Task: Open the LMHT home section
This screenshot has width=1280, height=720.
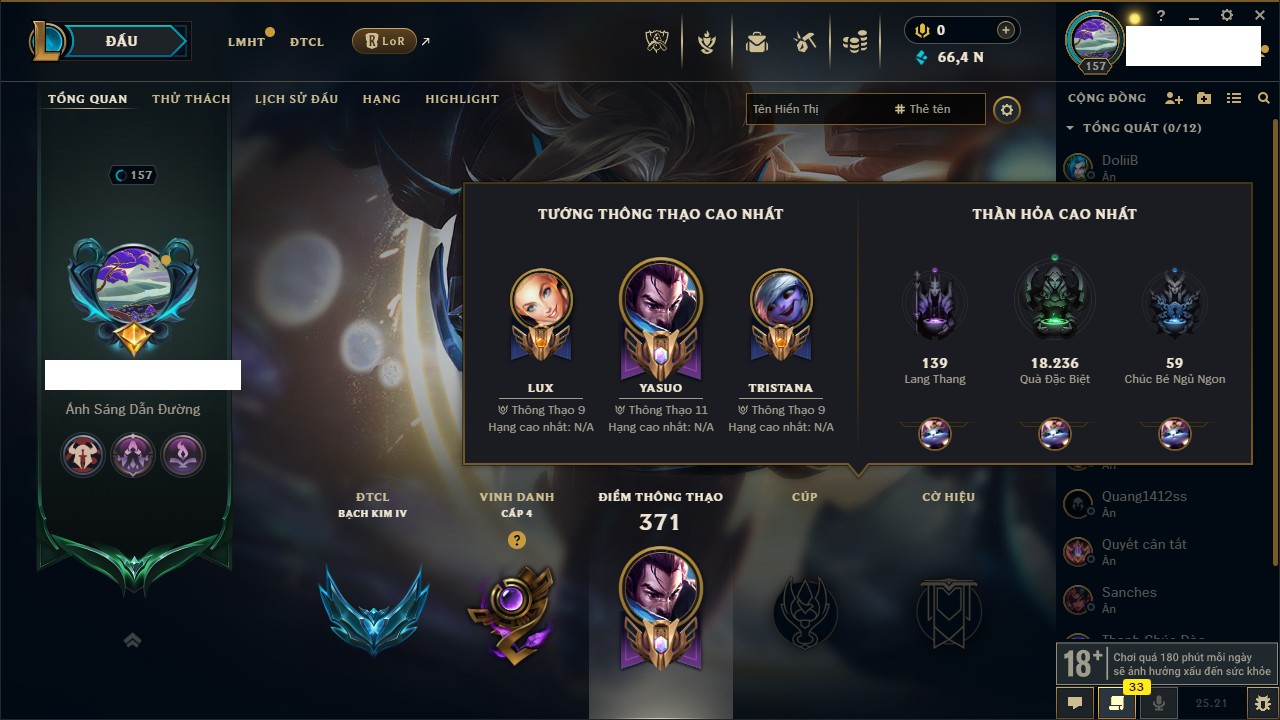Action: pos(246,42)
